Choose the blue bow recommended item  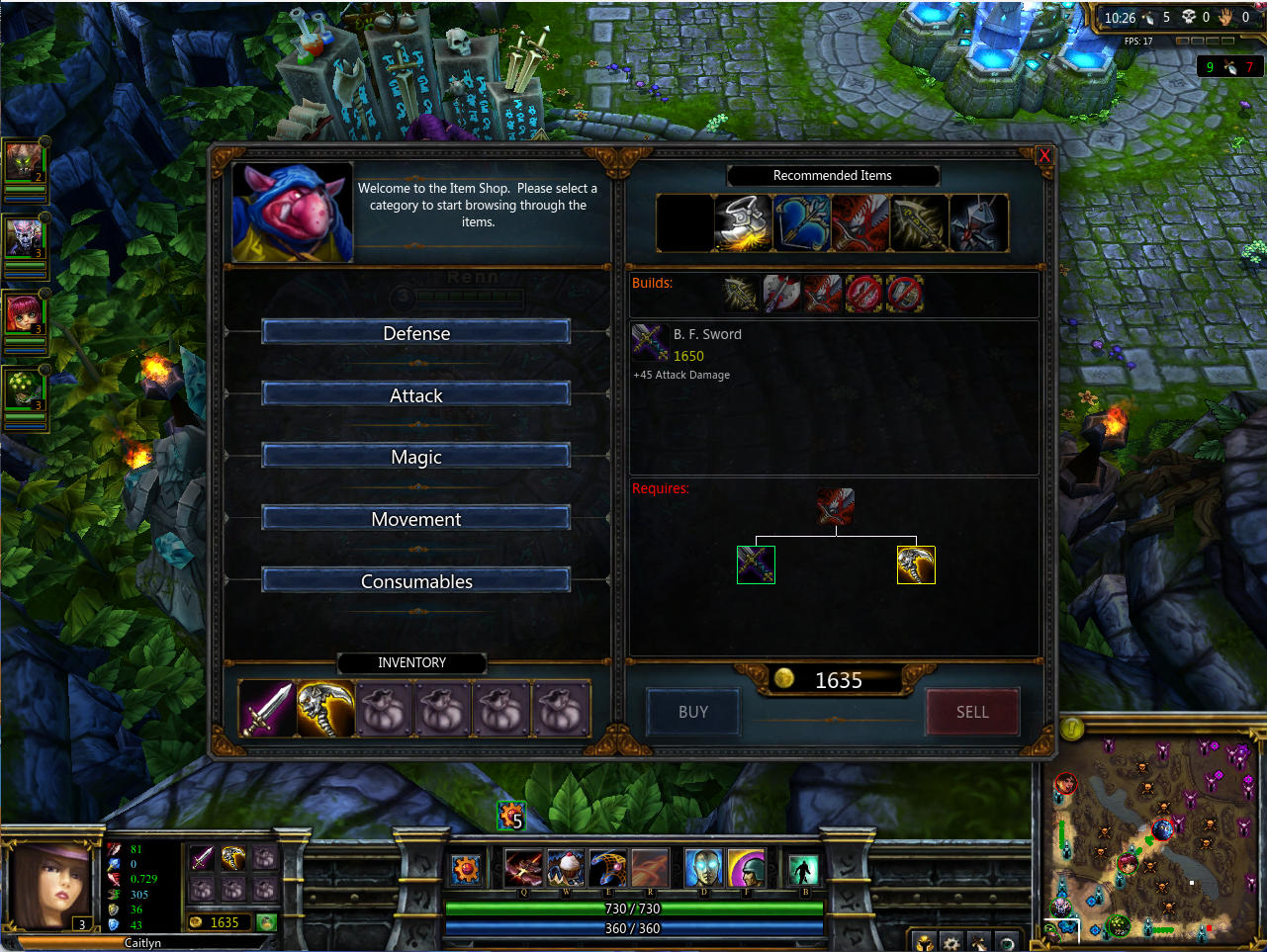(801, 222)
